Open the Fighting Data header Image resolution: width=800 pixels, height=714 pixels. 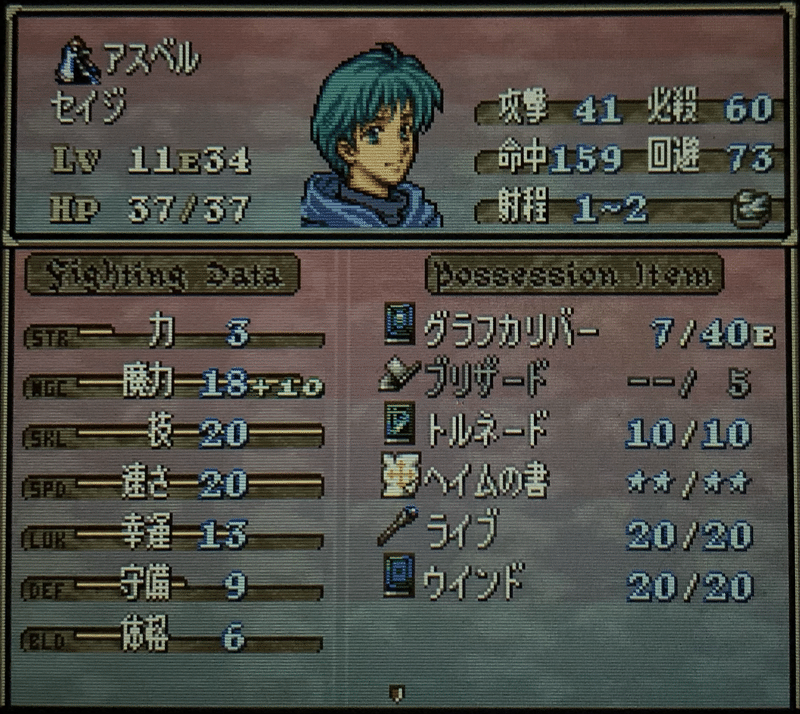point(162,275)
